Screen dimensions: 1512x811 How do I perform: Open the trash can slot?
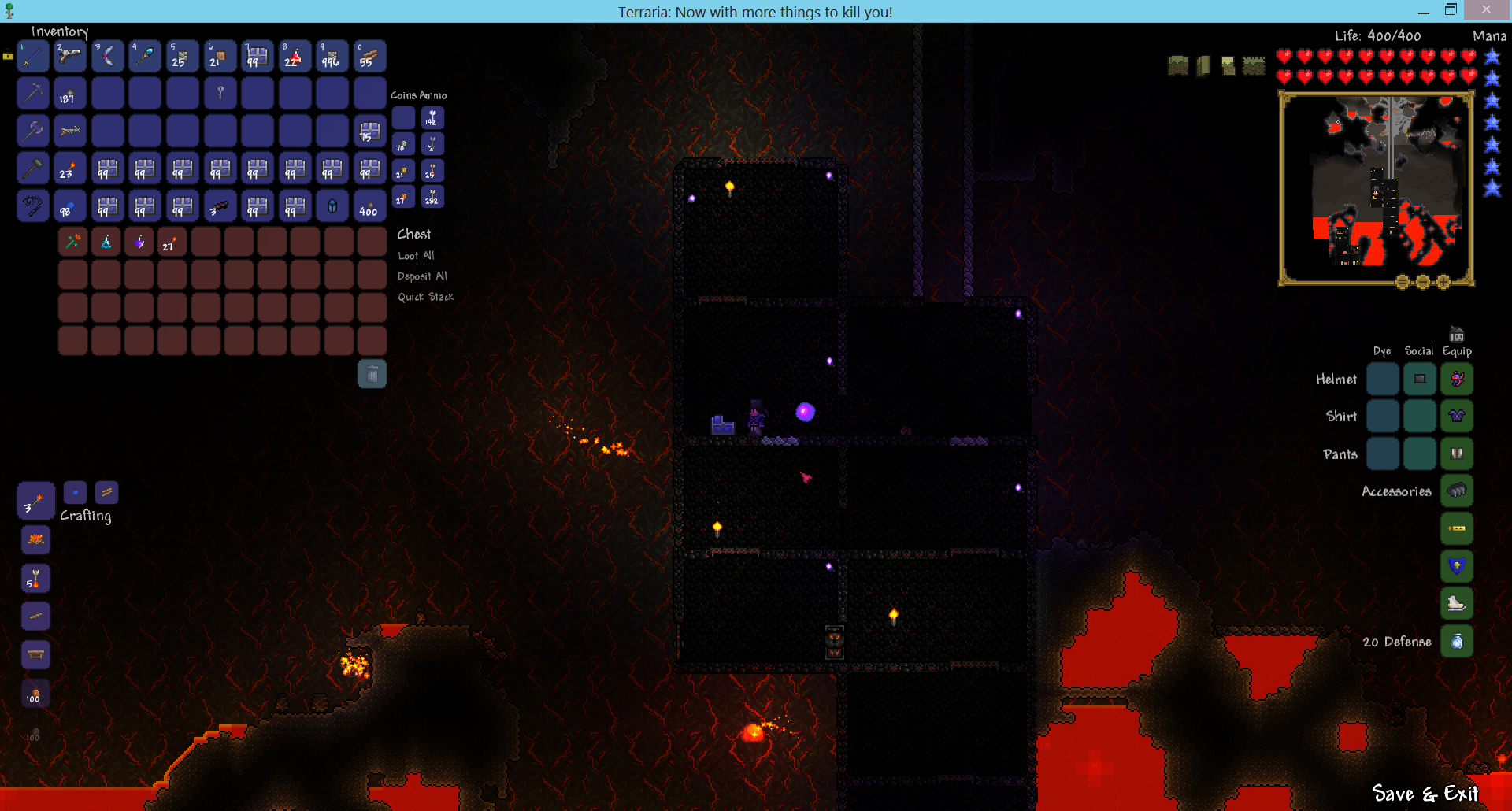pyautogui.click(x=372, y=374)
